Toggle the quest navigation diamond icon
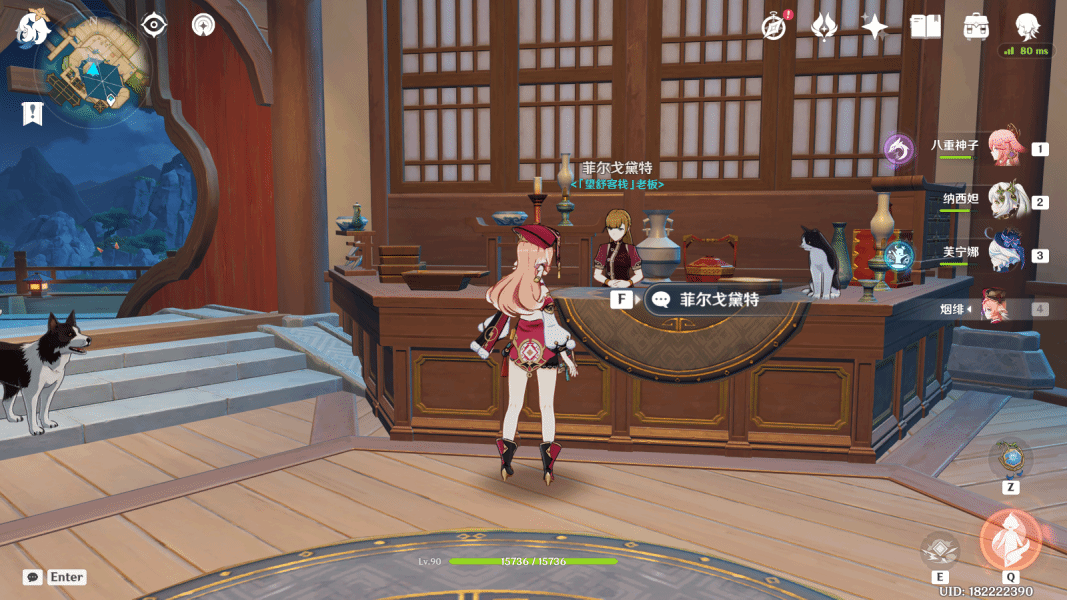Viewport: 1067px width, 600px height. (x=154, y=25)
